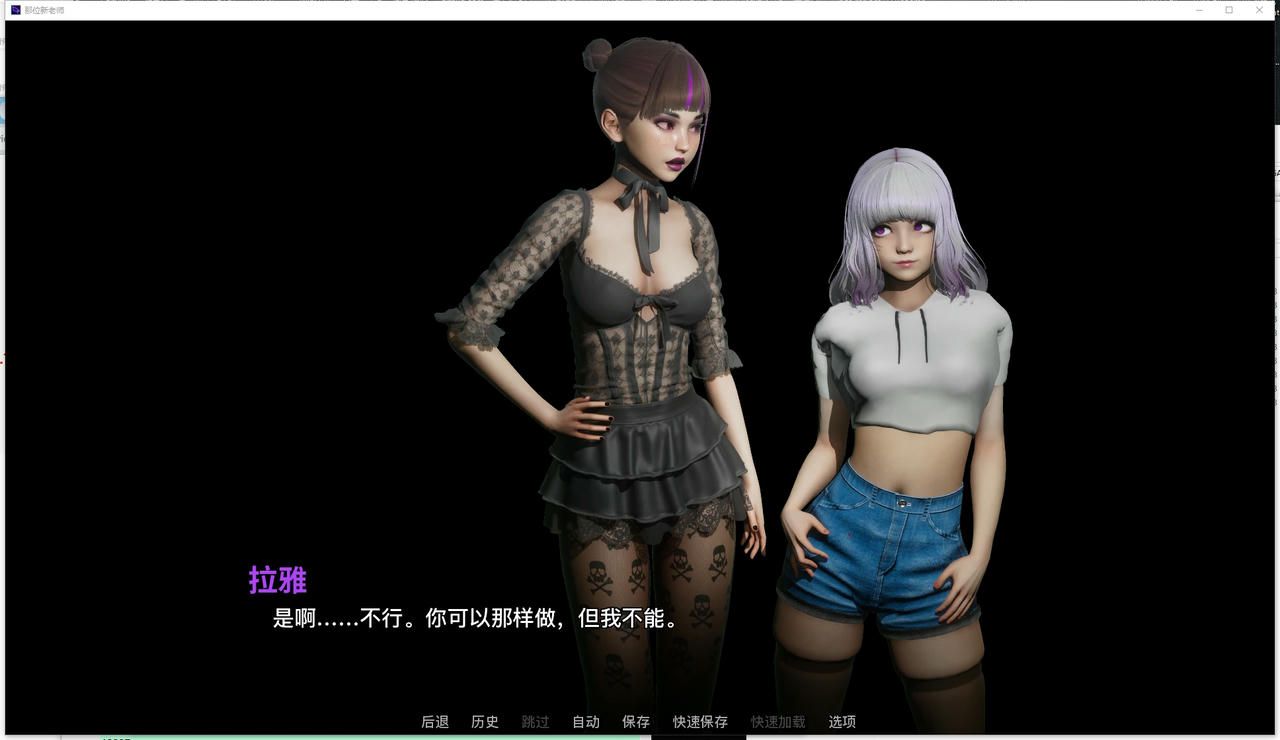This screenshot has height=740, width=1280.
Task: Click 快速保存 to quick save
Action: coord(700,721)
